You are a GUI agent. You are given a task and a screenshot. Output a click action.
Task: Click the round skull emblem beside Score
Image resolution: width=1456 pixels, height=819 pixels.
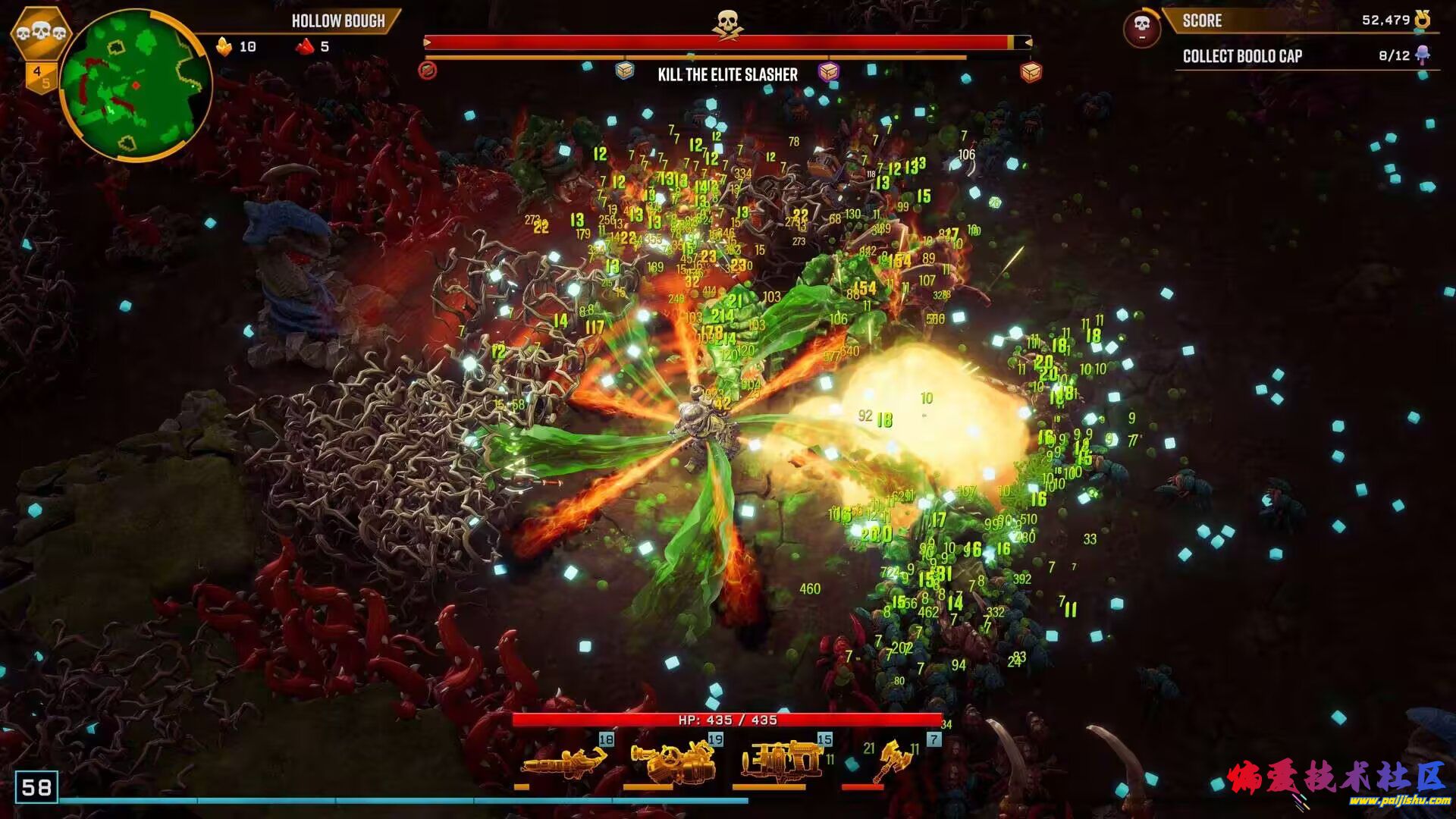point(1141,28)
